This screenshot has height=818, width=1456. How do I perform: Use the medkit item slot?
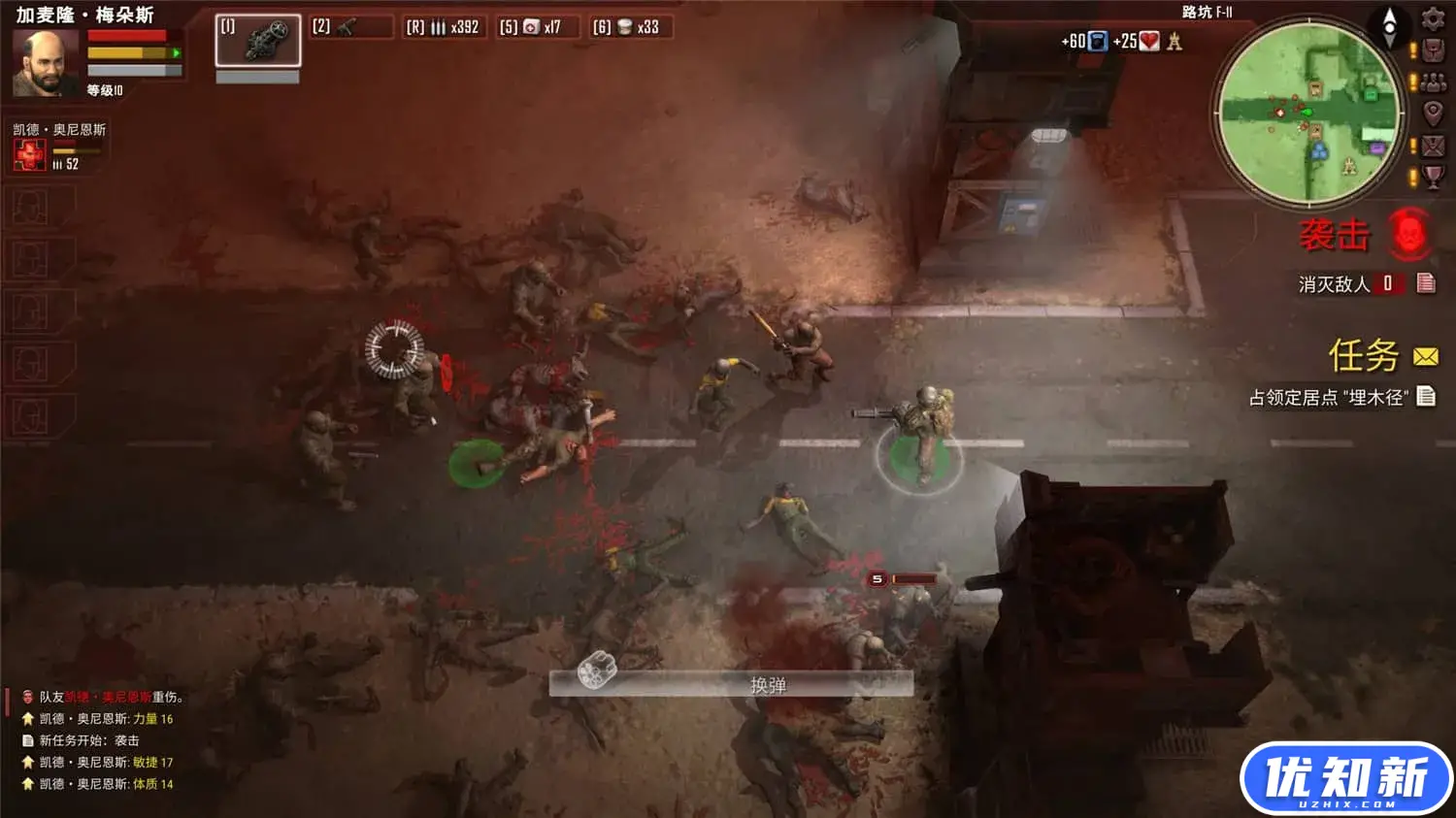point(539,27)
